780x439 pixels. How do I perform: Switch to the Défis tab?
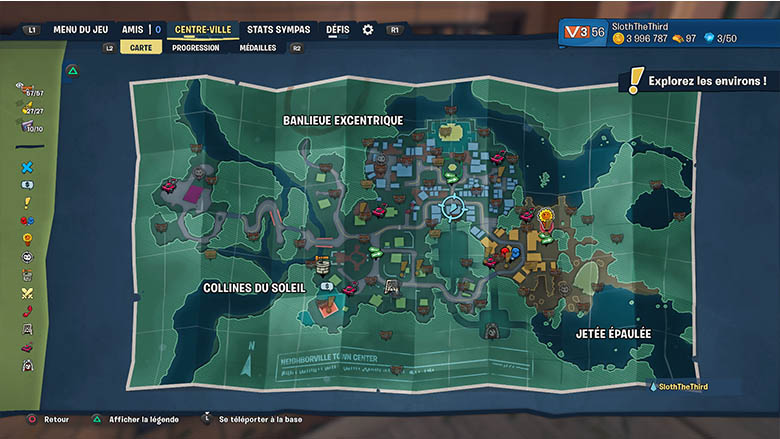338,30
